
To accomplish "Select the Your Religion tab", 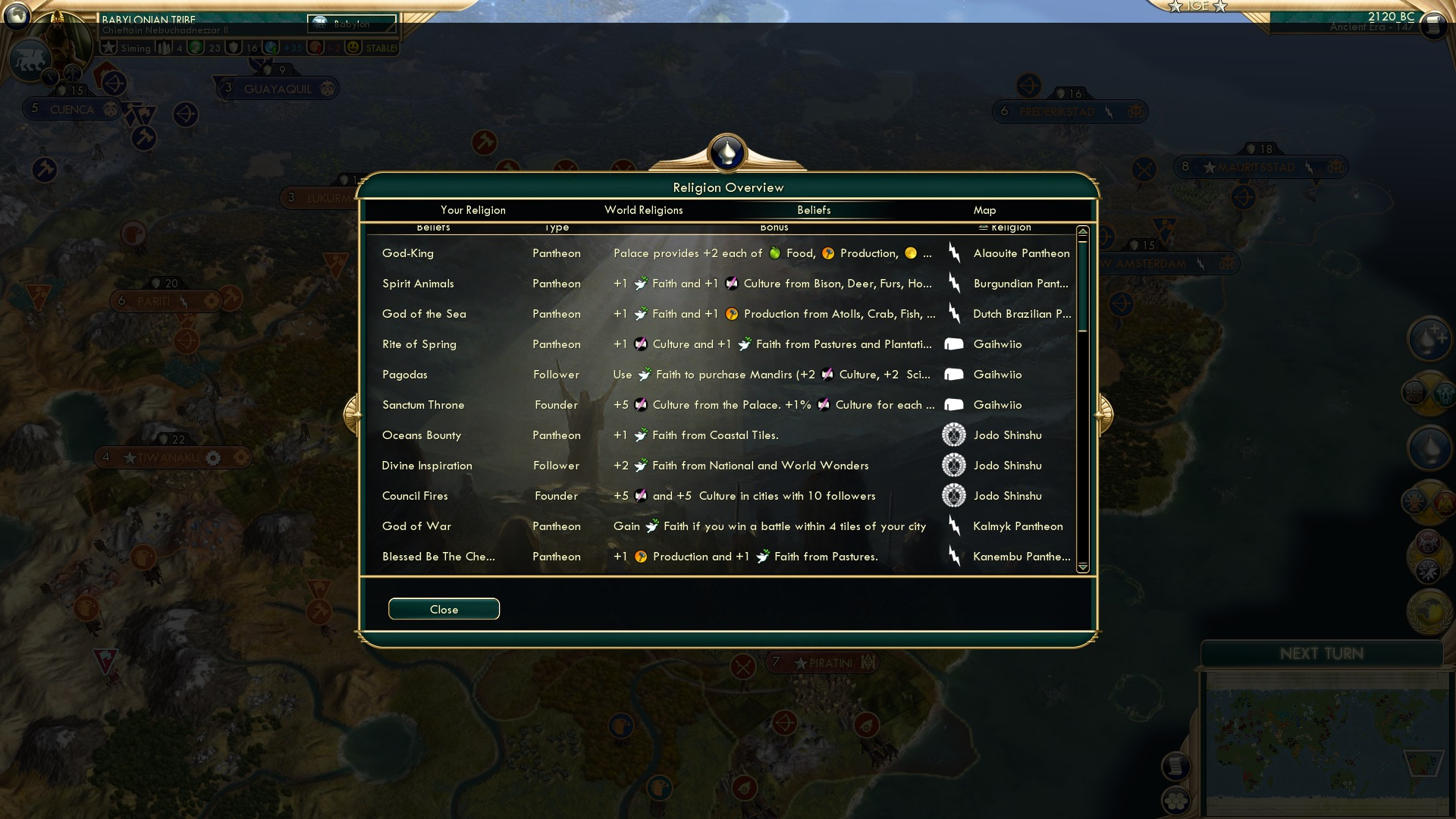I will click(473, 210).
